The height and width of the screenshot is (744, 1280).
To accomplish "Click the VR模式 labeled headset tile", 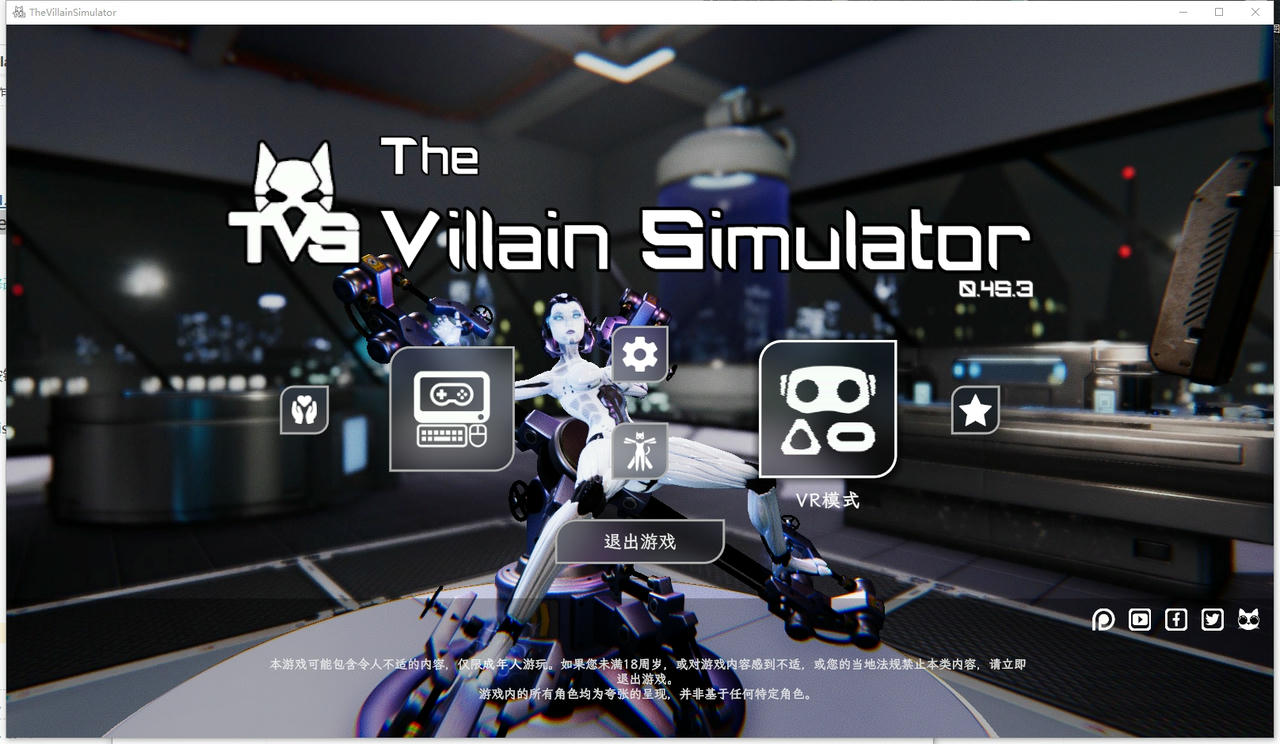I will pos(829,408).
